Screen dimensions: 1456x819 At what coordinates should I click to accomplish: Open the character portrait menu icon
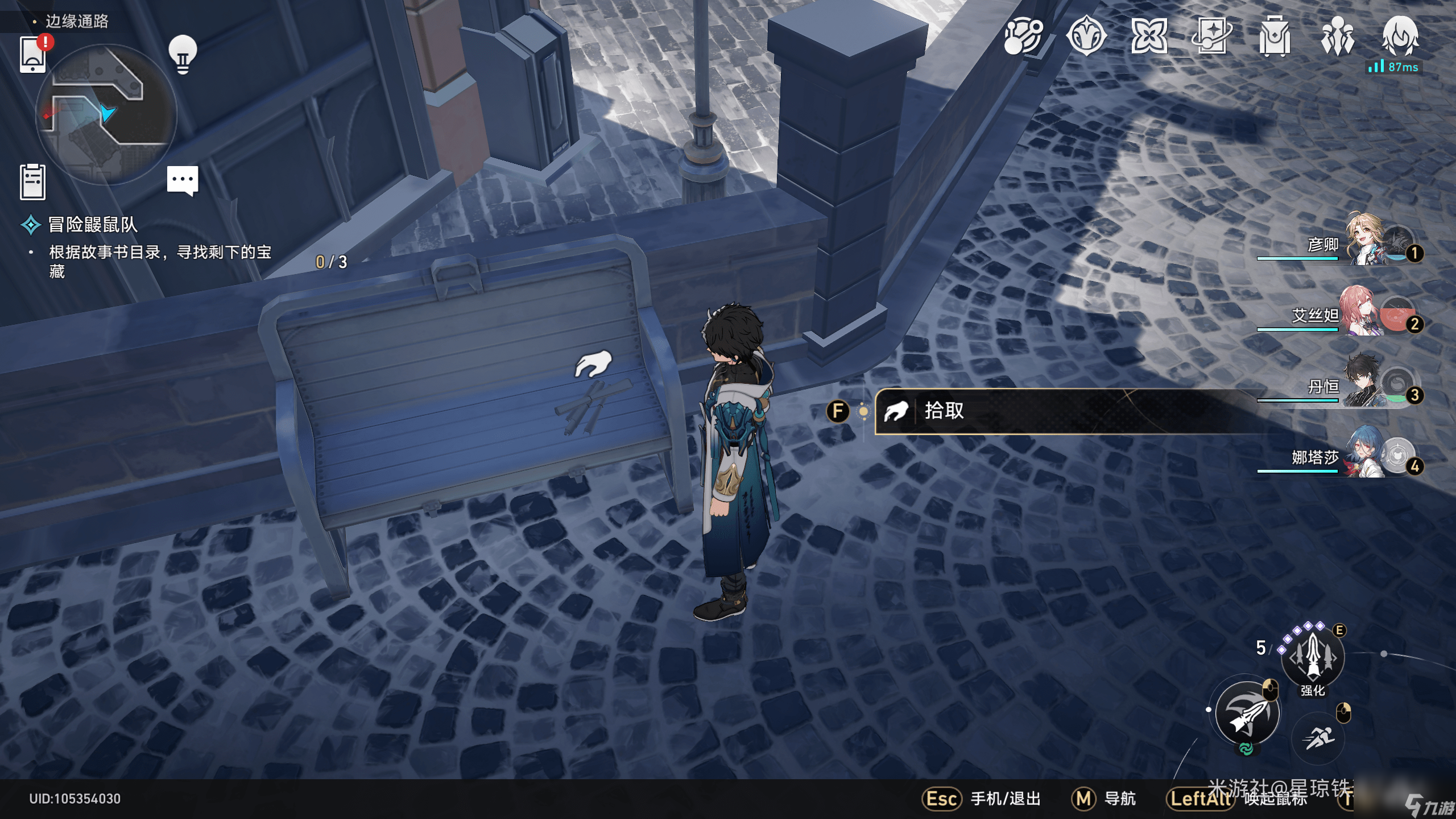(x=1400, y=36)
